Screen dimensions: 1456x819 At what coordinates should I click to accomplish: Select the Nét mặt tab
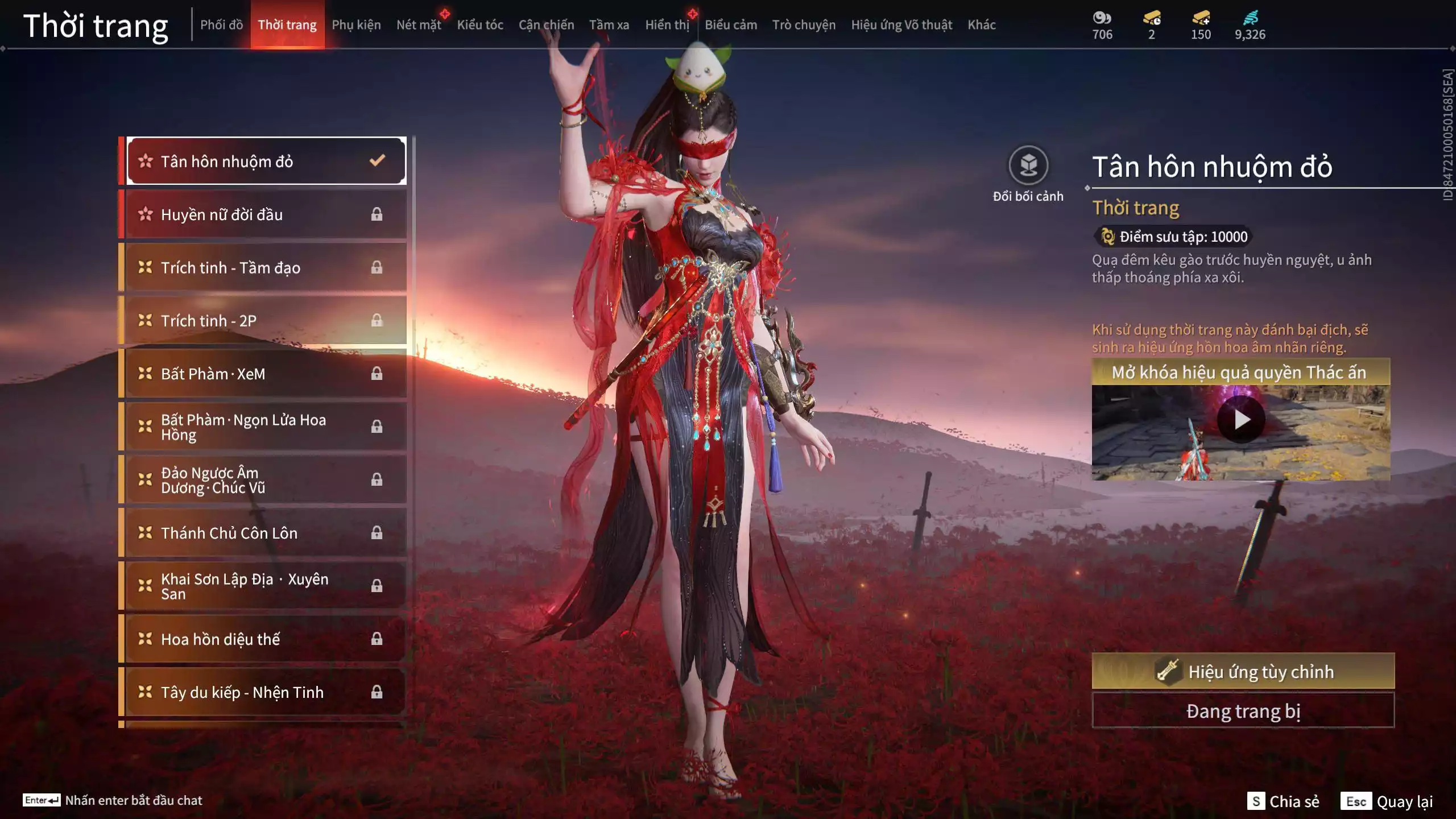(x=419, y=25)
